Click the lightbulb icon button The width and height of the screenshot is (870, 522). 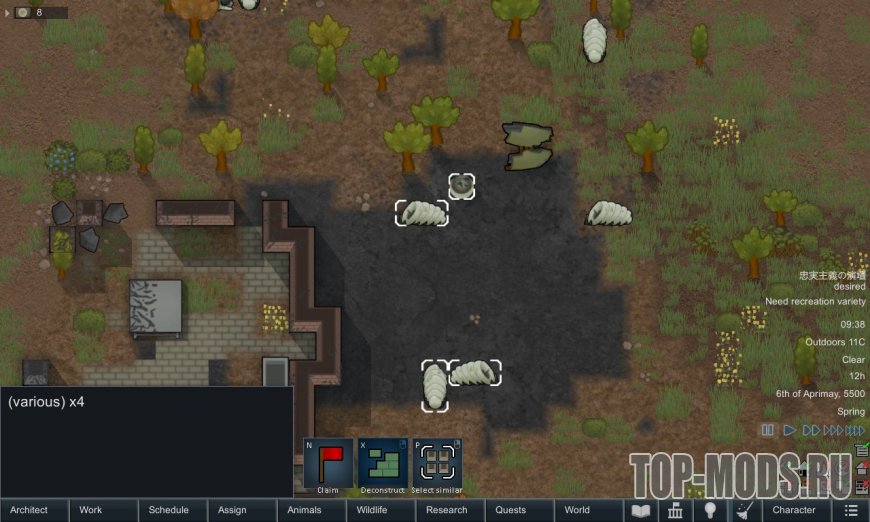[710, 510]
